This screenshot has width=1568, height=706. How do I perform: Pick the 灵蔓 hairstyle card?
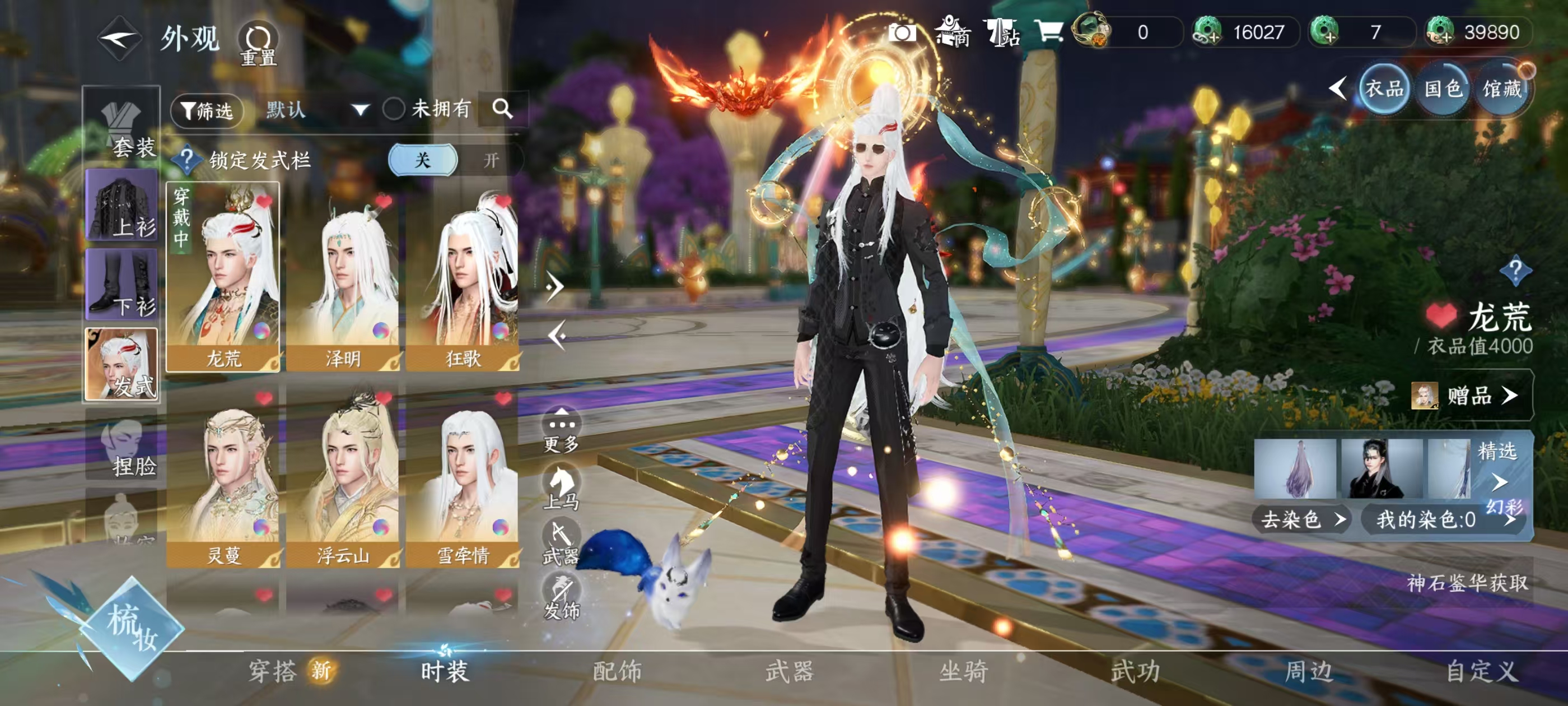pos(223,475)
